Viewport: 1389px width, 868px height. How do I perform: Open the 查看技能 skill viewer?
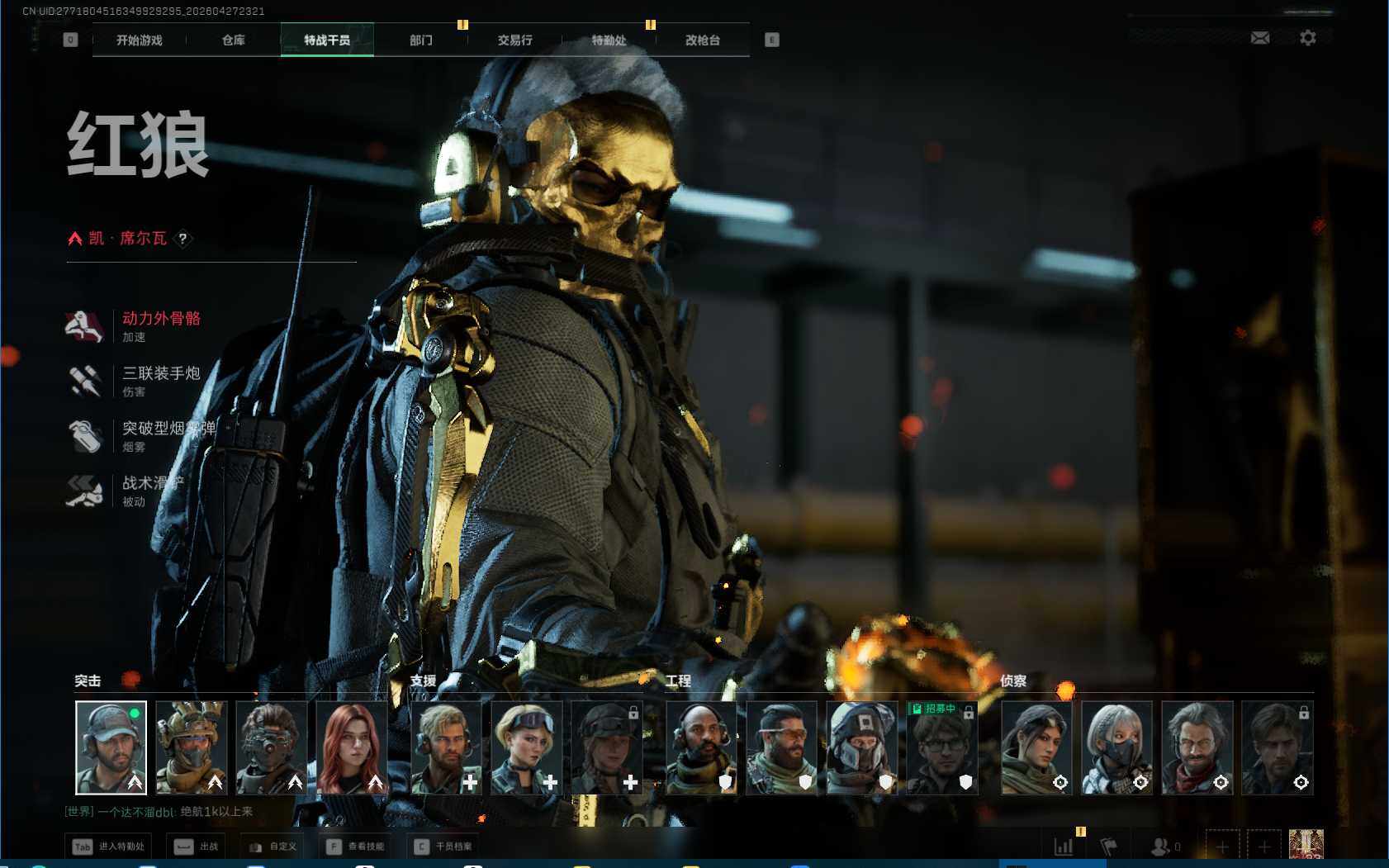click(x=356, y=847)
